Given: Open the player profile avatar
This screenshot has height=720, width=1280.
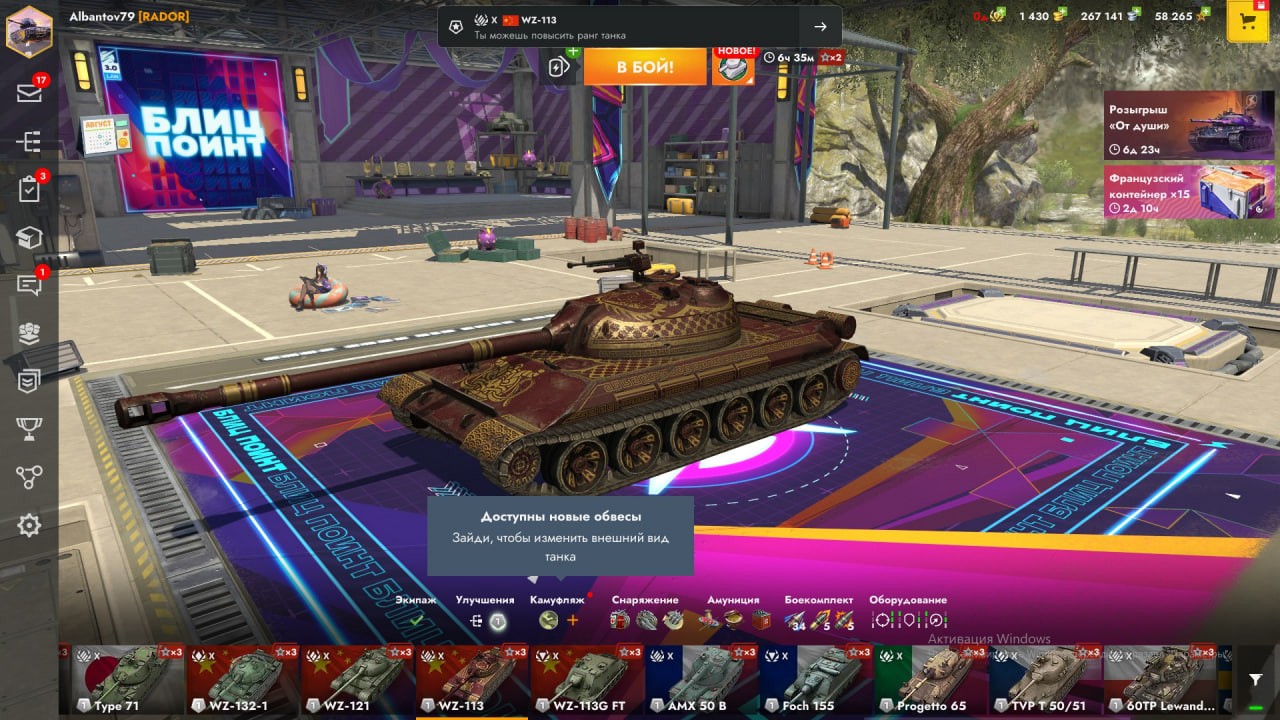Looking at the screenshot, I should click(29, 29).
